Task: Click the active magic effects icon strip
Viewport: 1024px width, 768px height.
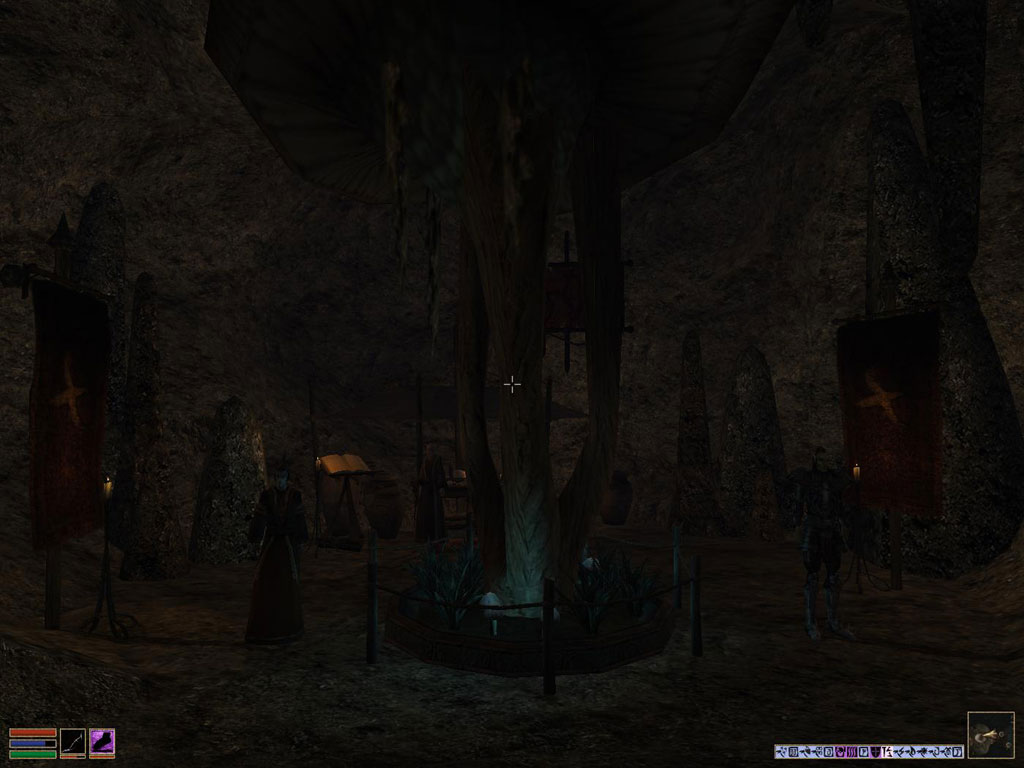Action: click(868, 751)
